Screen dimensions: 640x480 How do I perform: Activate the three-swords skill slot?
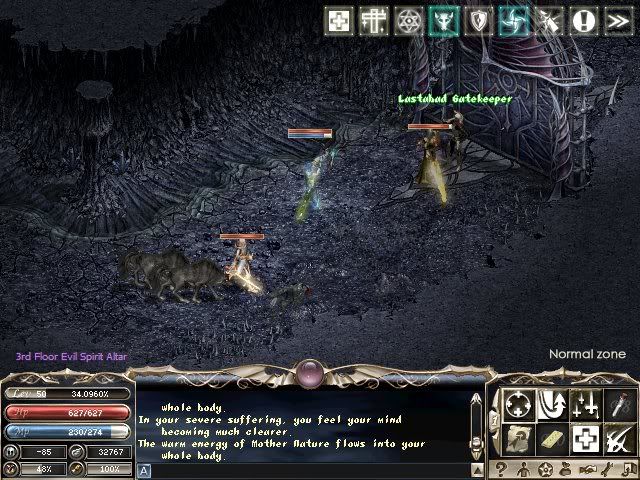pos(585,404)
